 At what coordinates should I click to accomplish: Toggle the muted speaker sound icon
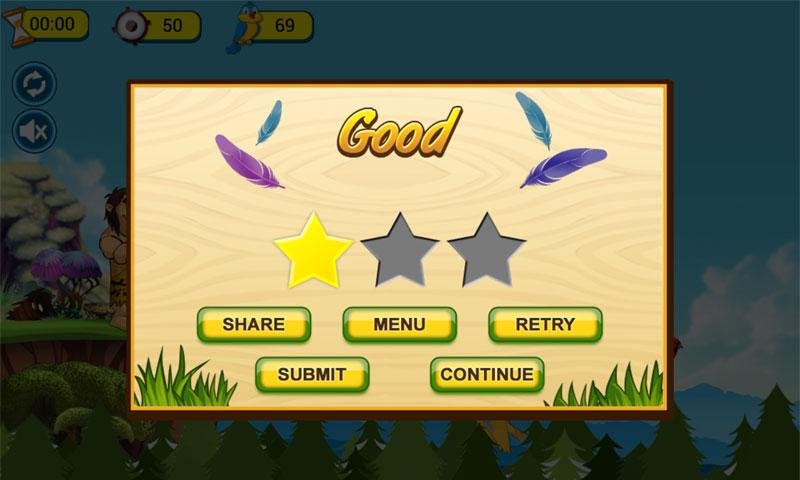click(34, 131)
